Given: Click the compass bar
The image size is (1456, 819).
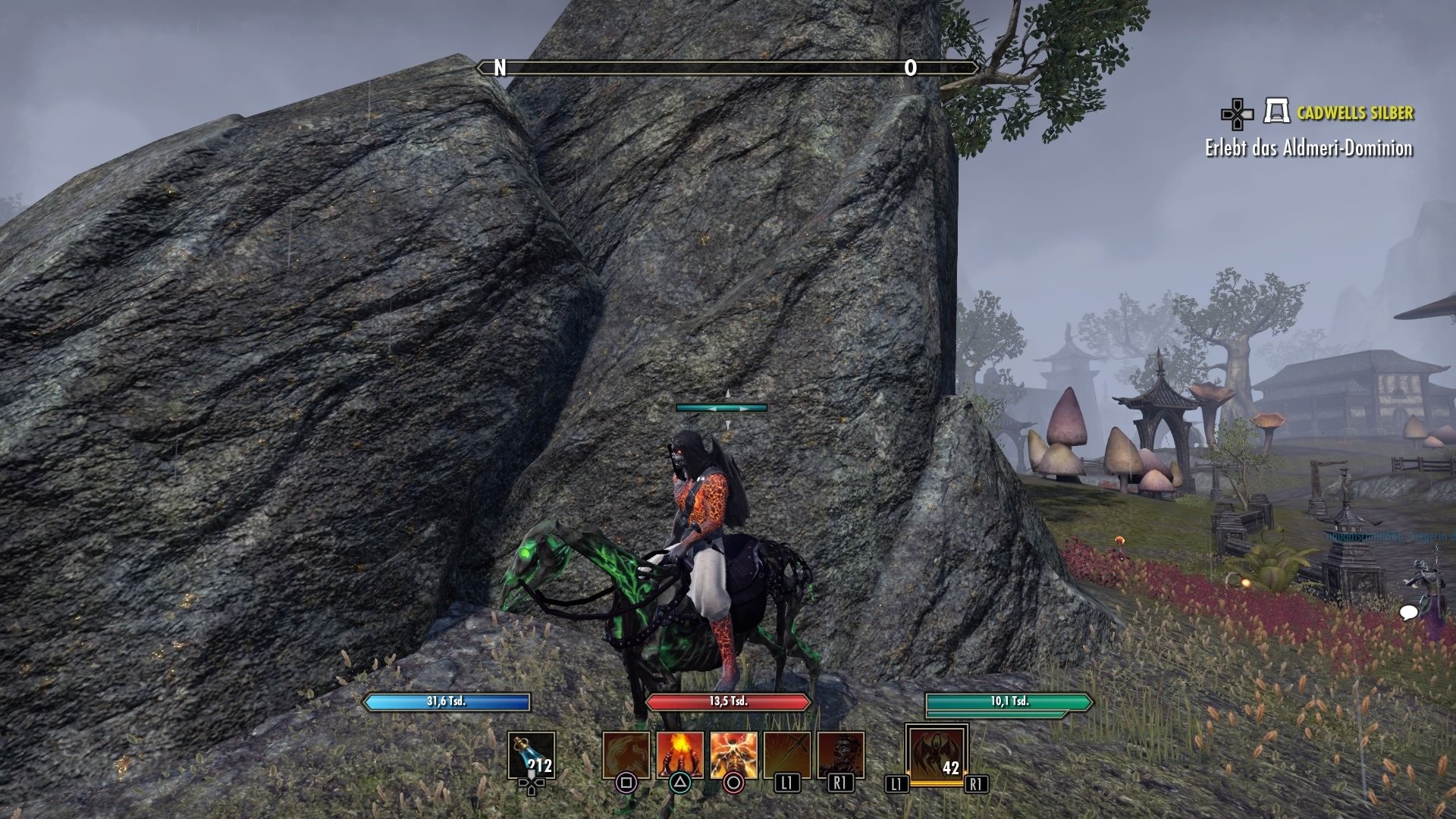Looking at the screenshot, I should tap(727, 68).
